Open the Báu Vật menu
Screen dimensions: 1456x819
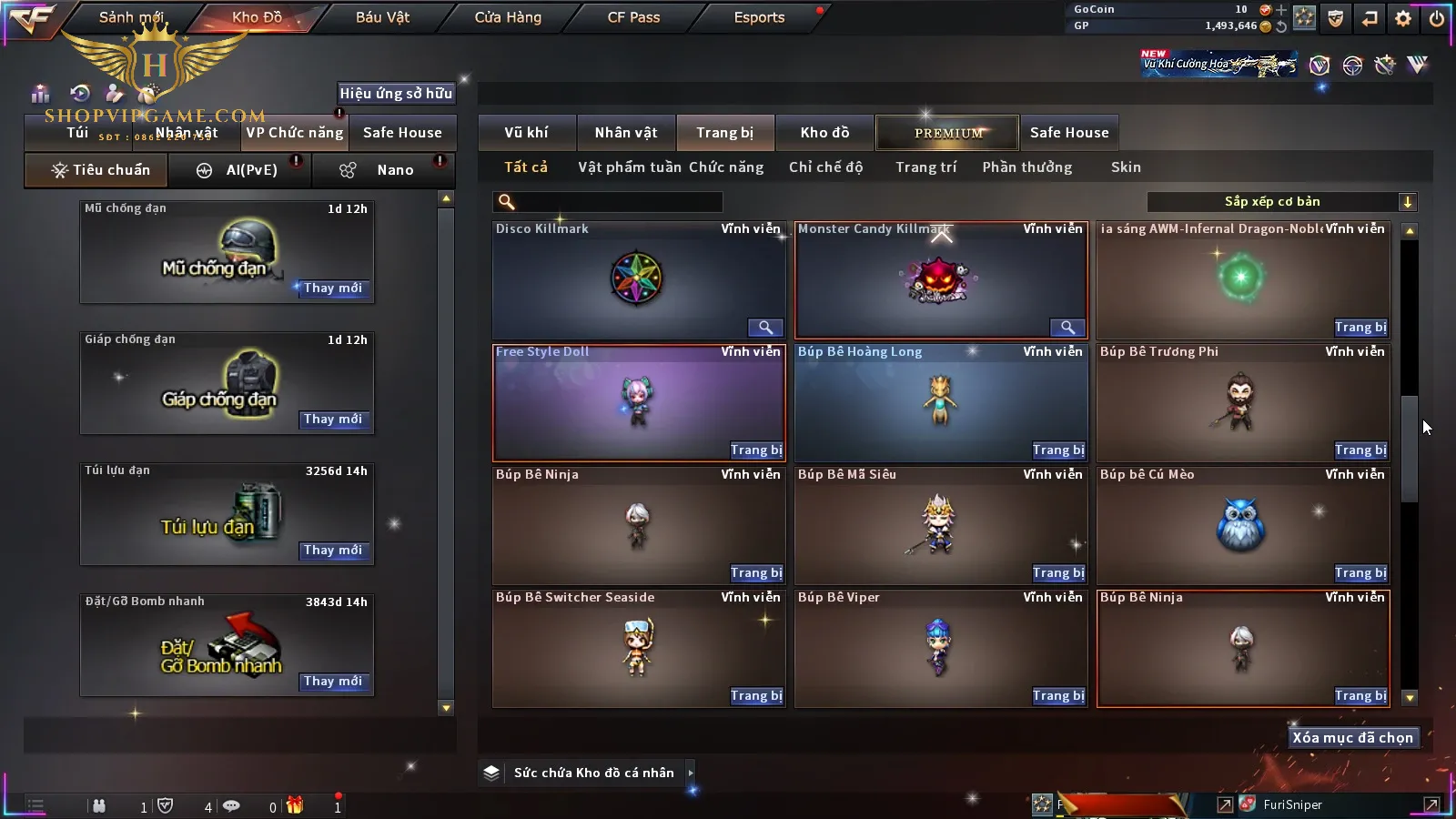click(382, 17)
